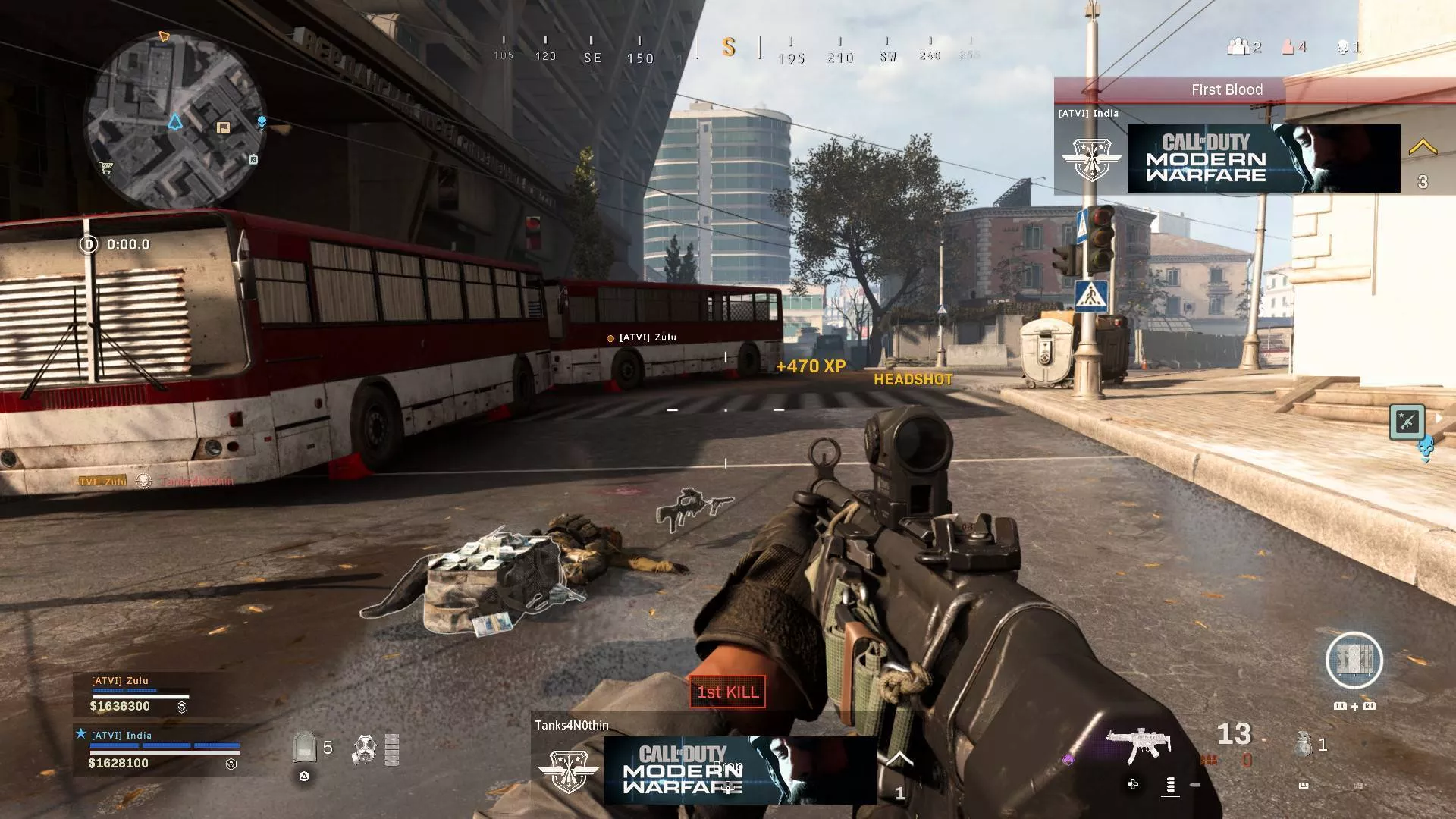Open the circular minimap

pos(174,121)
